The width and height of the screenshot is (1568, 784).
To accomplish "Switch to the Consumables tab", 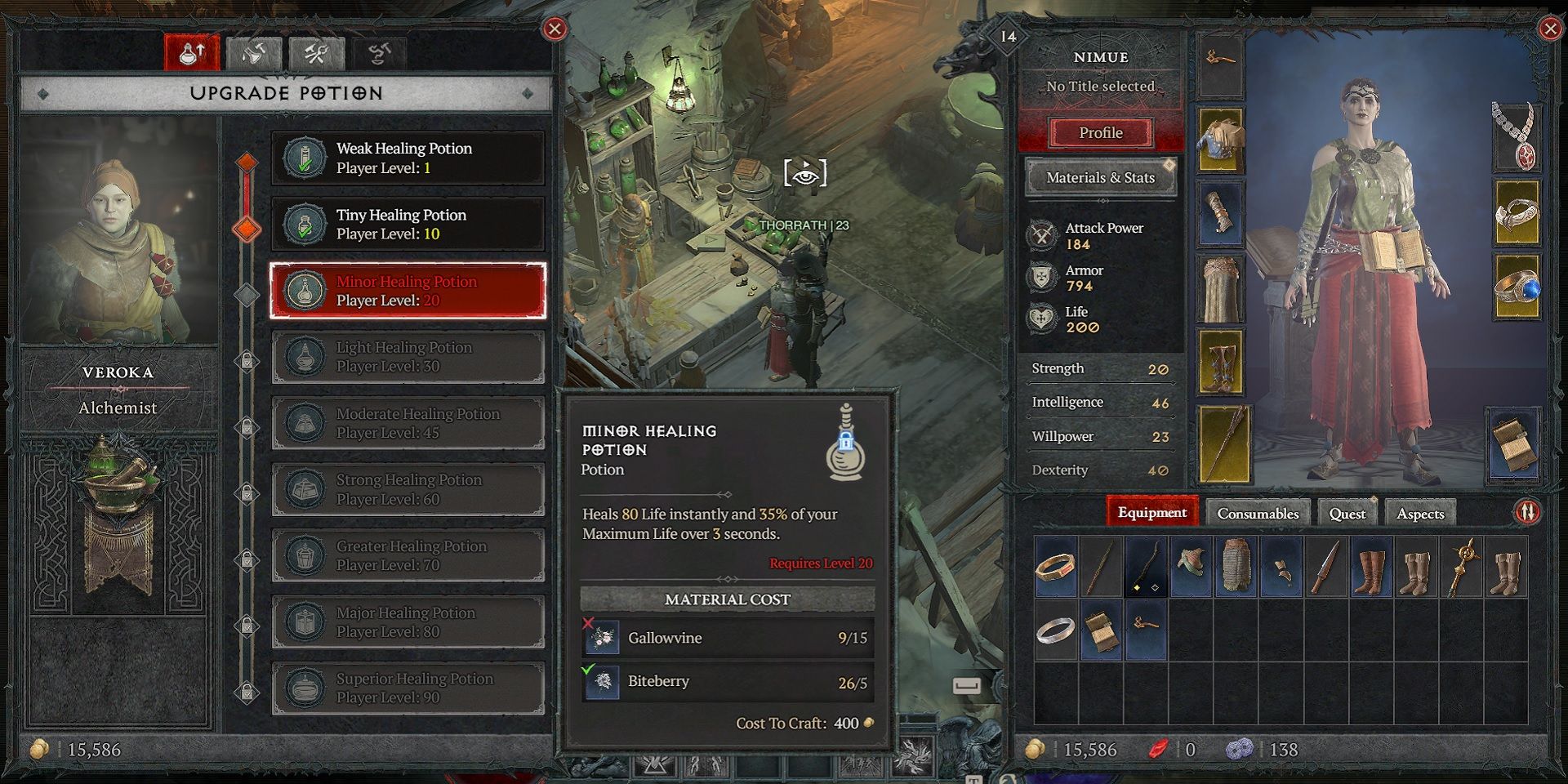I will tap(1258, 513).
